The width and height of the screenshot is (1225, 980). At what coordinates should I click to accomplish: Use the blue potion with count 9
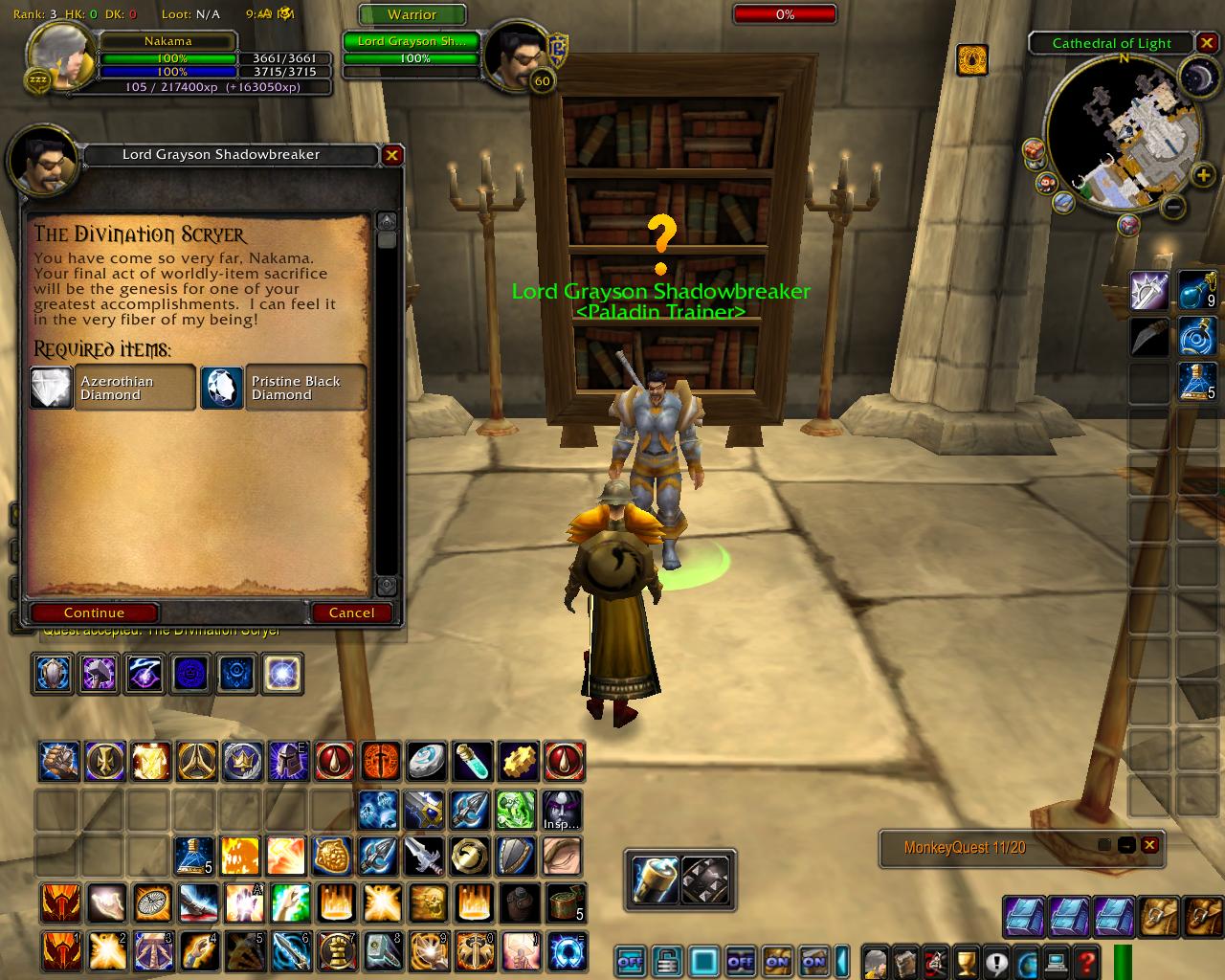click(1196, 290)
